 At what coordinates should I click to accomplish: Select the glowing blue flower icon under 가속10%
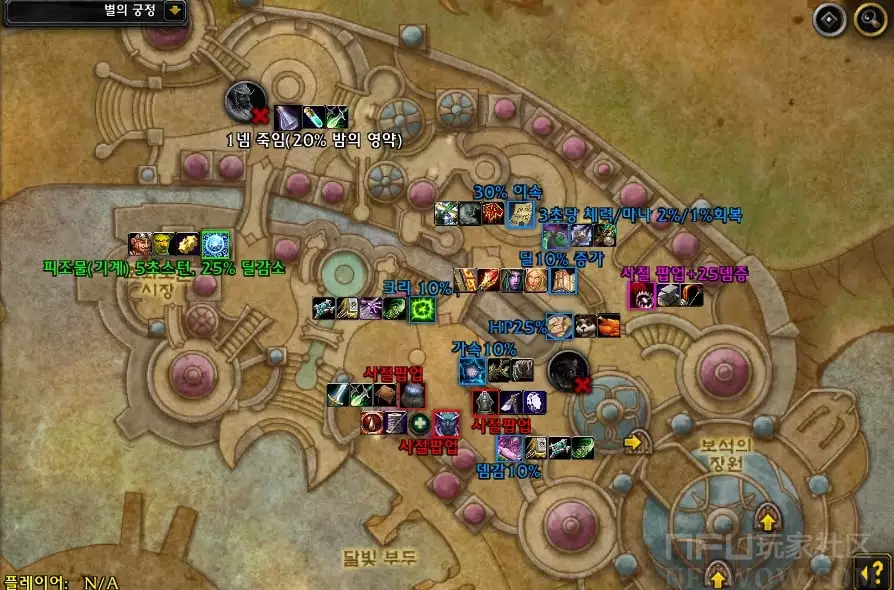[472, 371]
